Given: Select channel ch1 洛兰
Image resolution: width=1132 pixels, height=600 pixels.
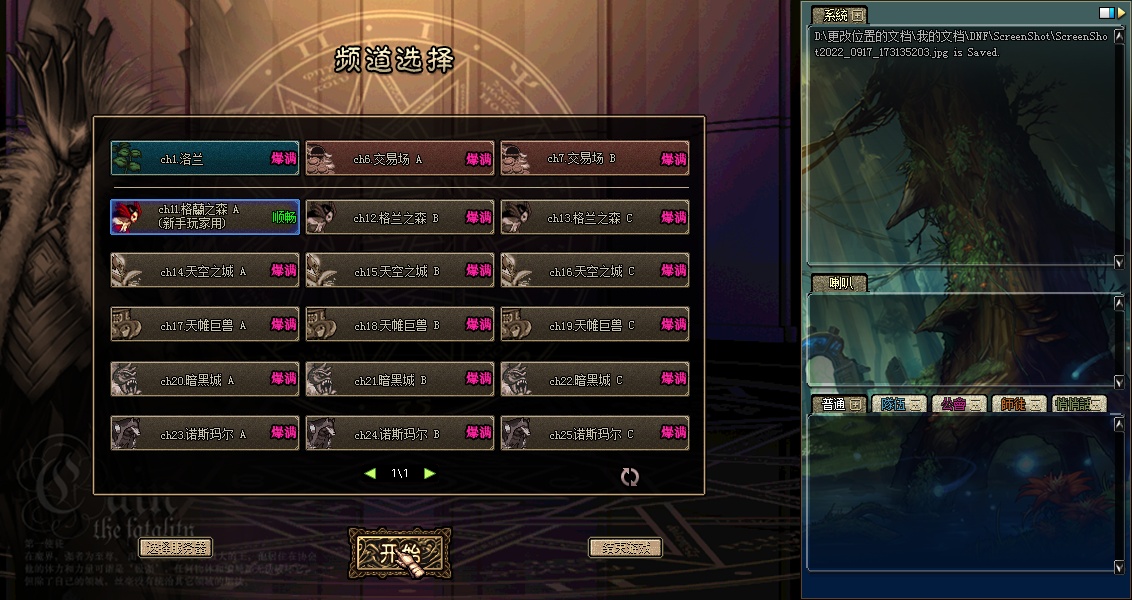Looking at the screenshot, I should (204, 159).
